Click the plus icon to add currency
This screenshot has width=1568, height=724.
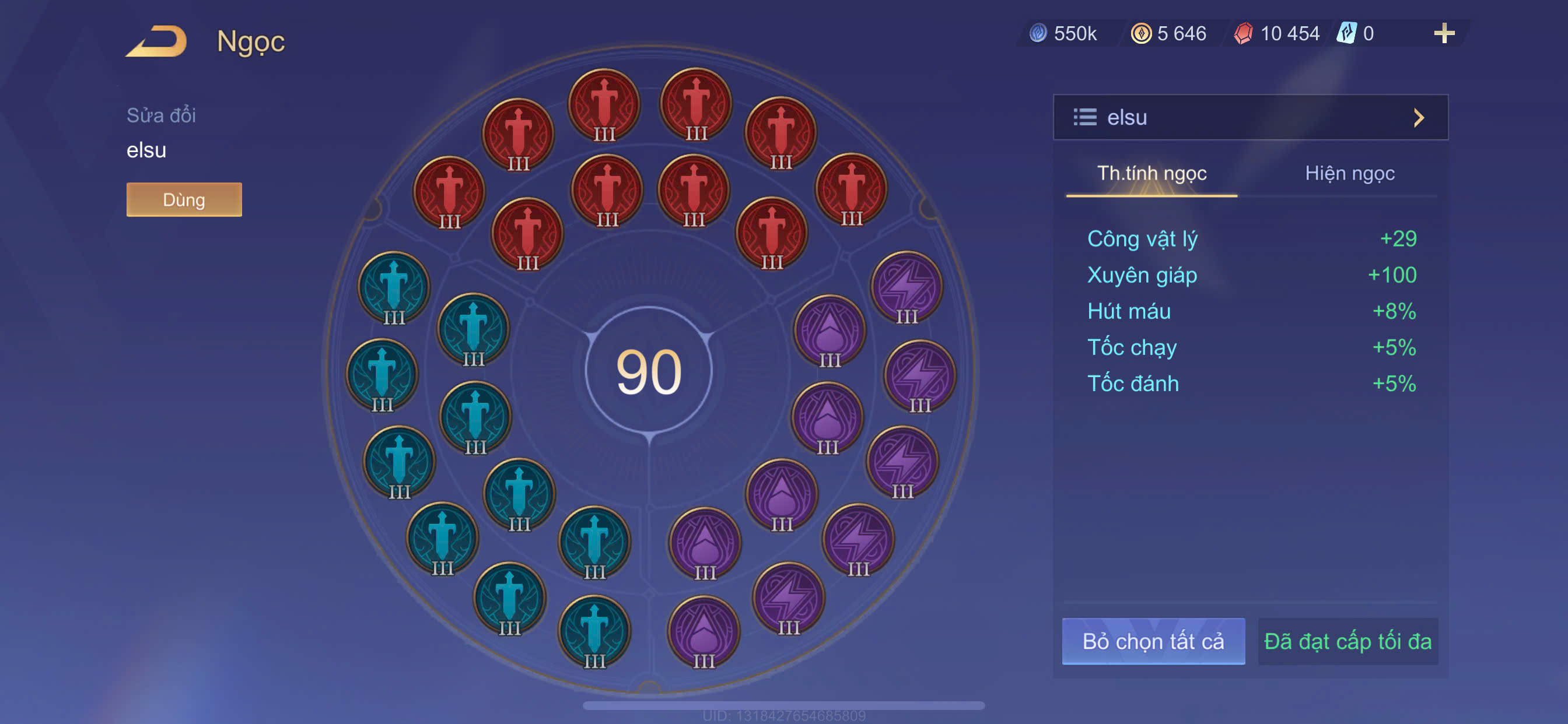[x=1443, y=33]
